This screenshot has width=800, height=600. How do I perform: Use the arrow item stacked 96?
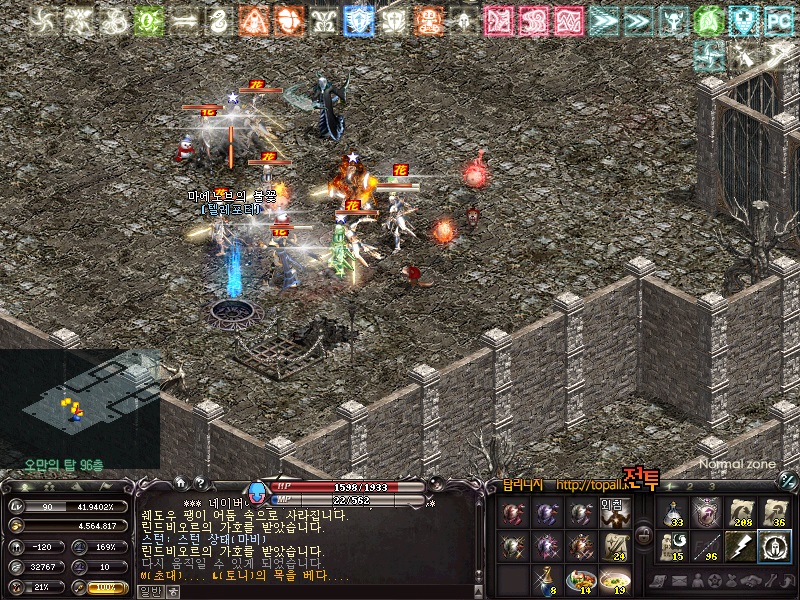707,546
